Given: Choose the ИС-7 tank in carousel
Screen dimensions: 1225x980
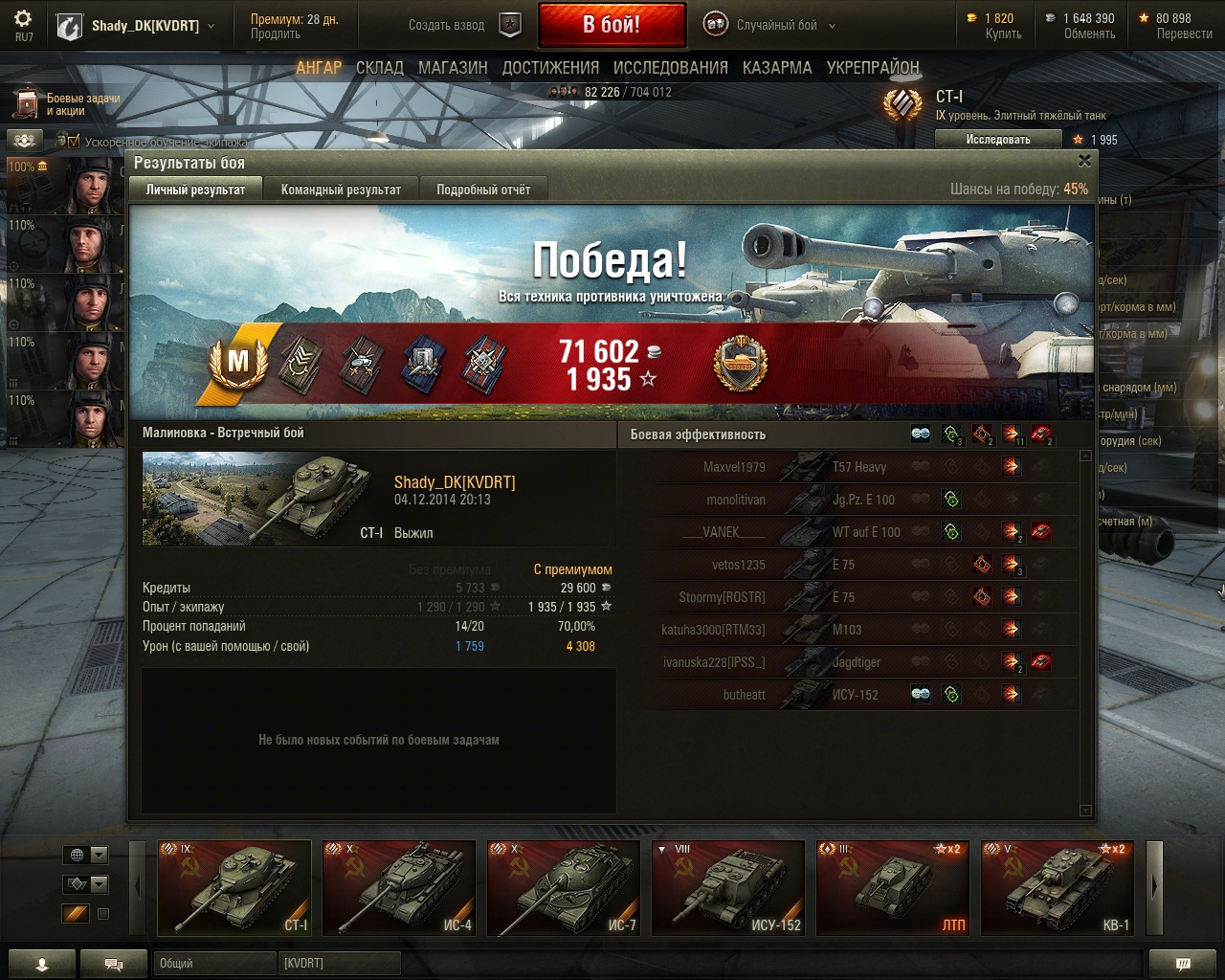Looking at the screenshot, I should 564,887.
